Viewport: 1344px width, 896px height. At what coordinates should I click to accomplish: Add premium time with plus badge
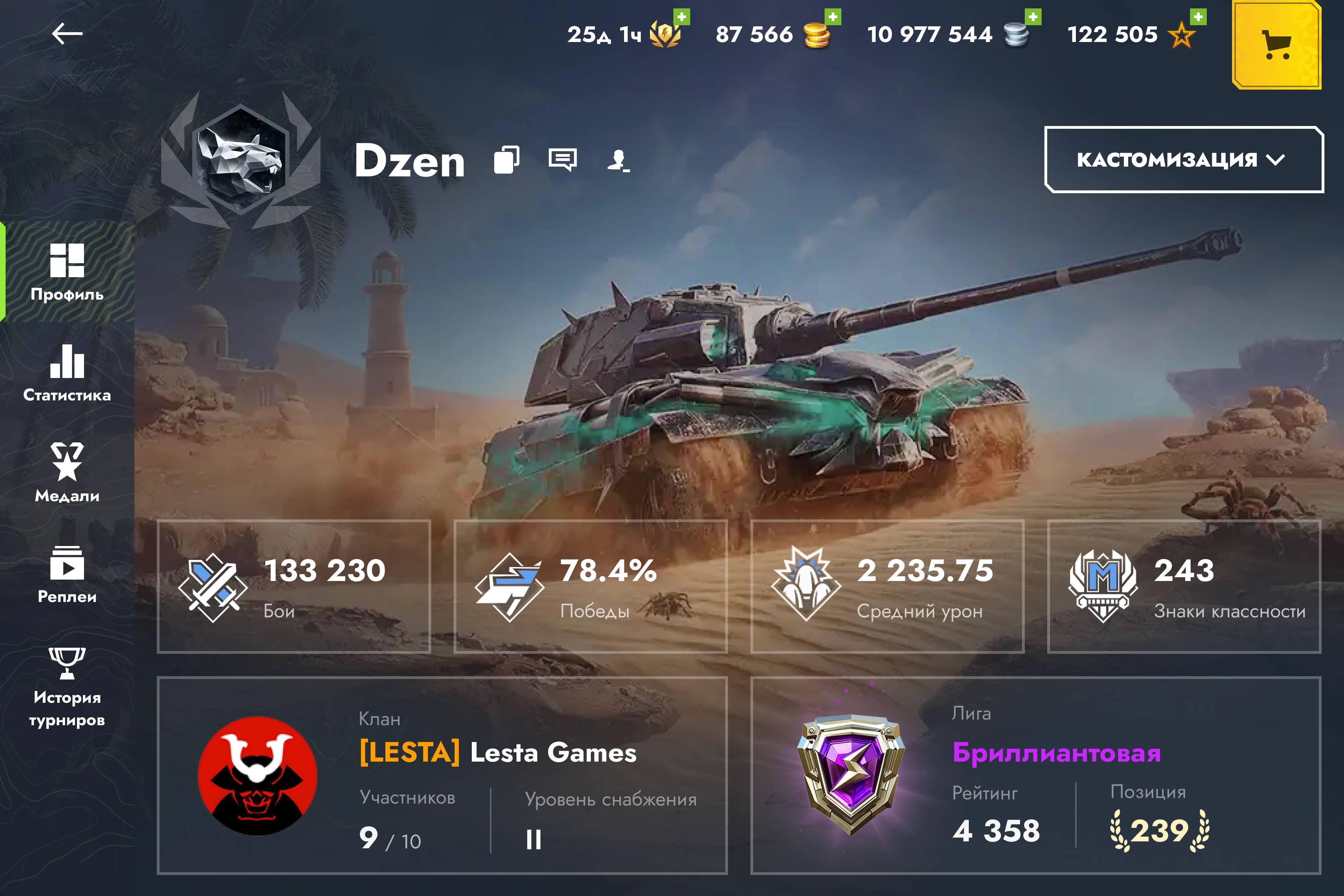coord(682,17)
